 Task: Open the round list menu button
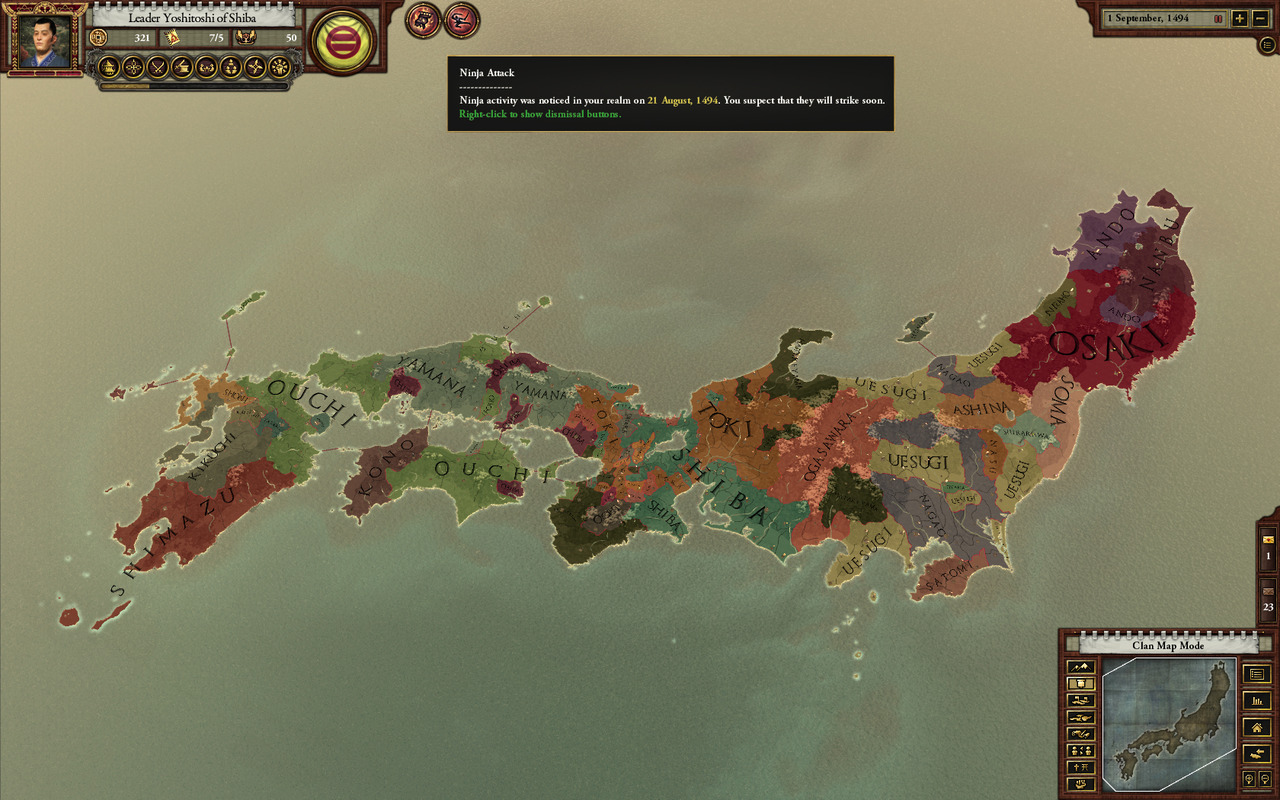coord(1268,45)
